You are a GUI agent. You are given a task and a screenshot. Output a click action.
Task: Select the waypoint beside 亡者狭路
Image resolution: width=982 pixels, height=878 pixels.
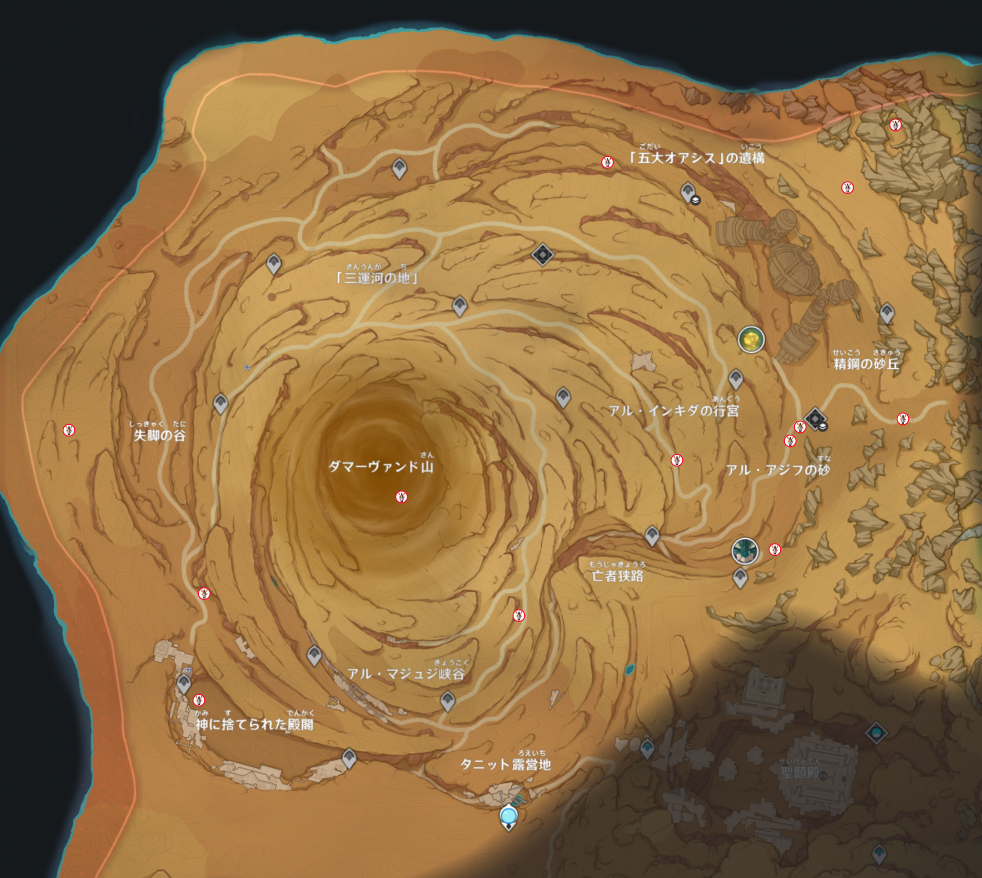click(x=652, y=536)
